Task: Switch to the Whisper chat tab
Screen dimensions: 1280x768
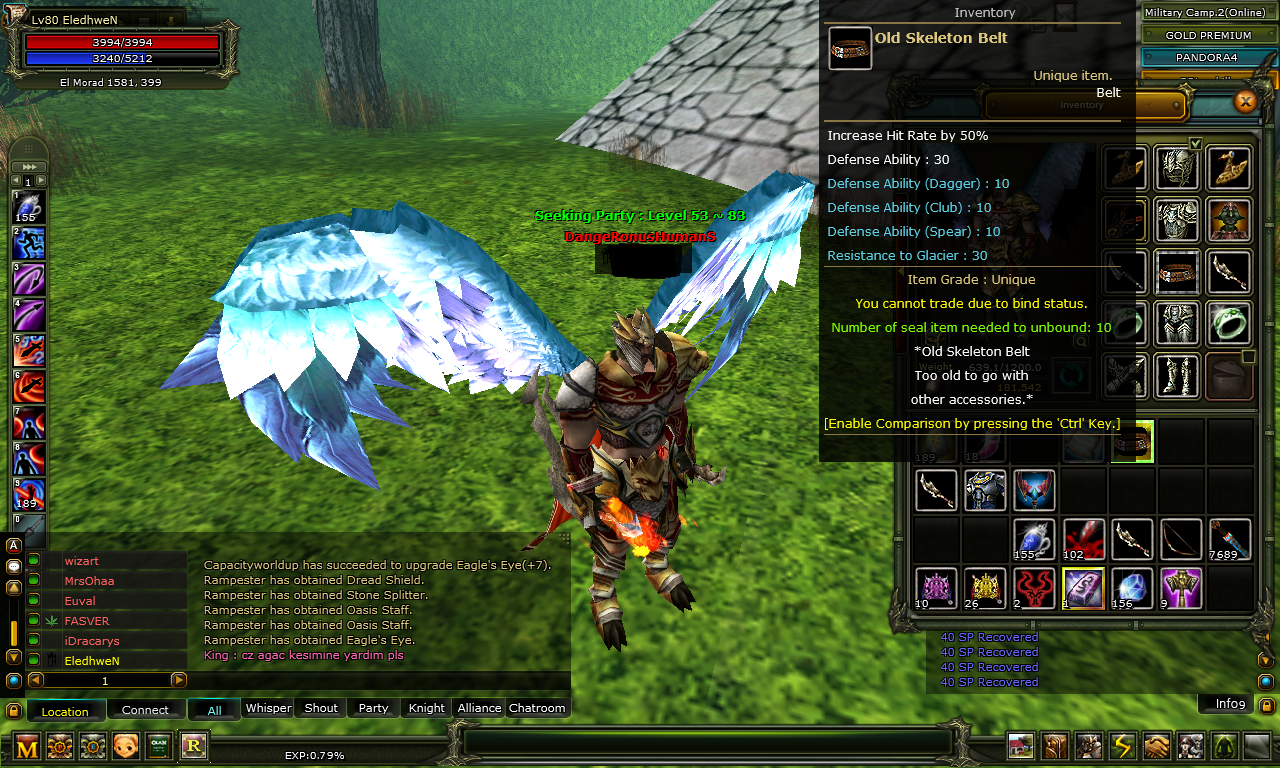Action: click(268, 708)
